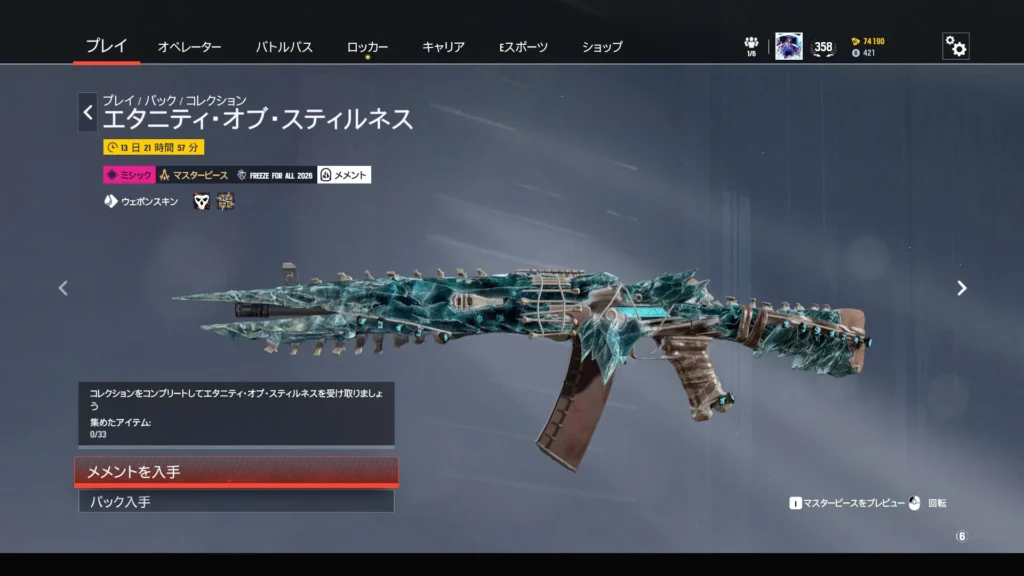Select the ロッカー tab
This screenshot has height=576, width=1024.
367,46
